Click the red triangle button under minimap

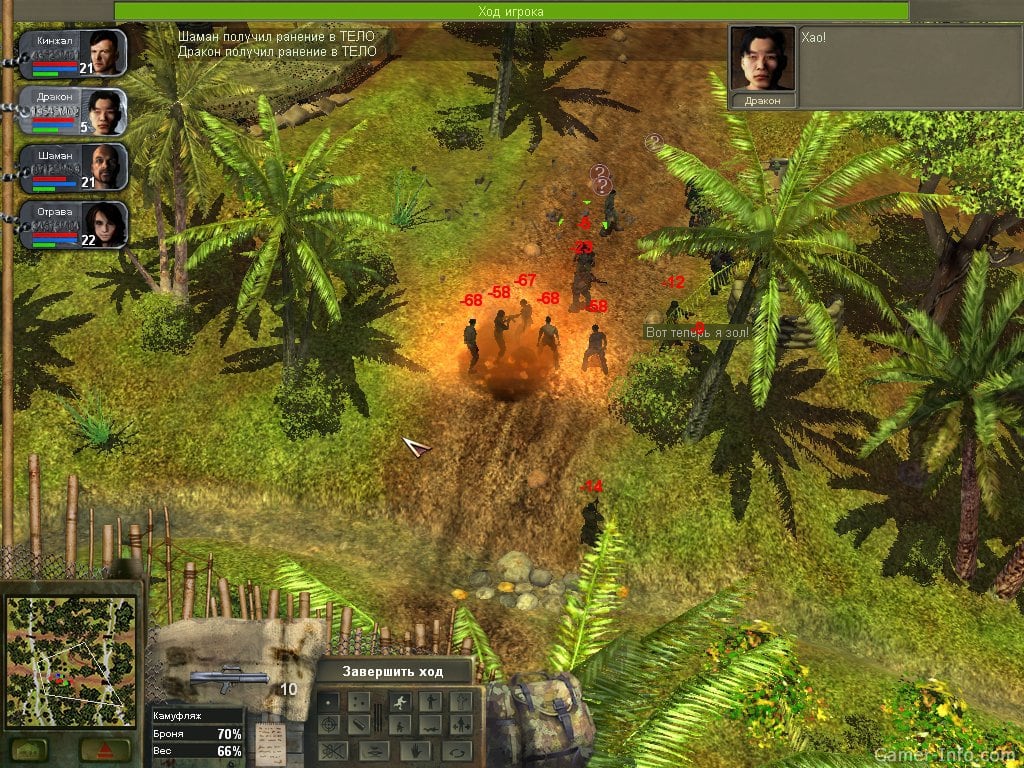click(104, 749)
